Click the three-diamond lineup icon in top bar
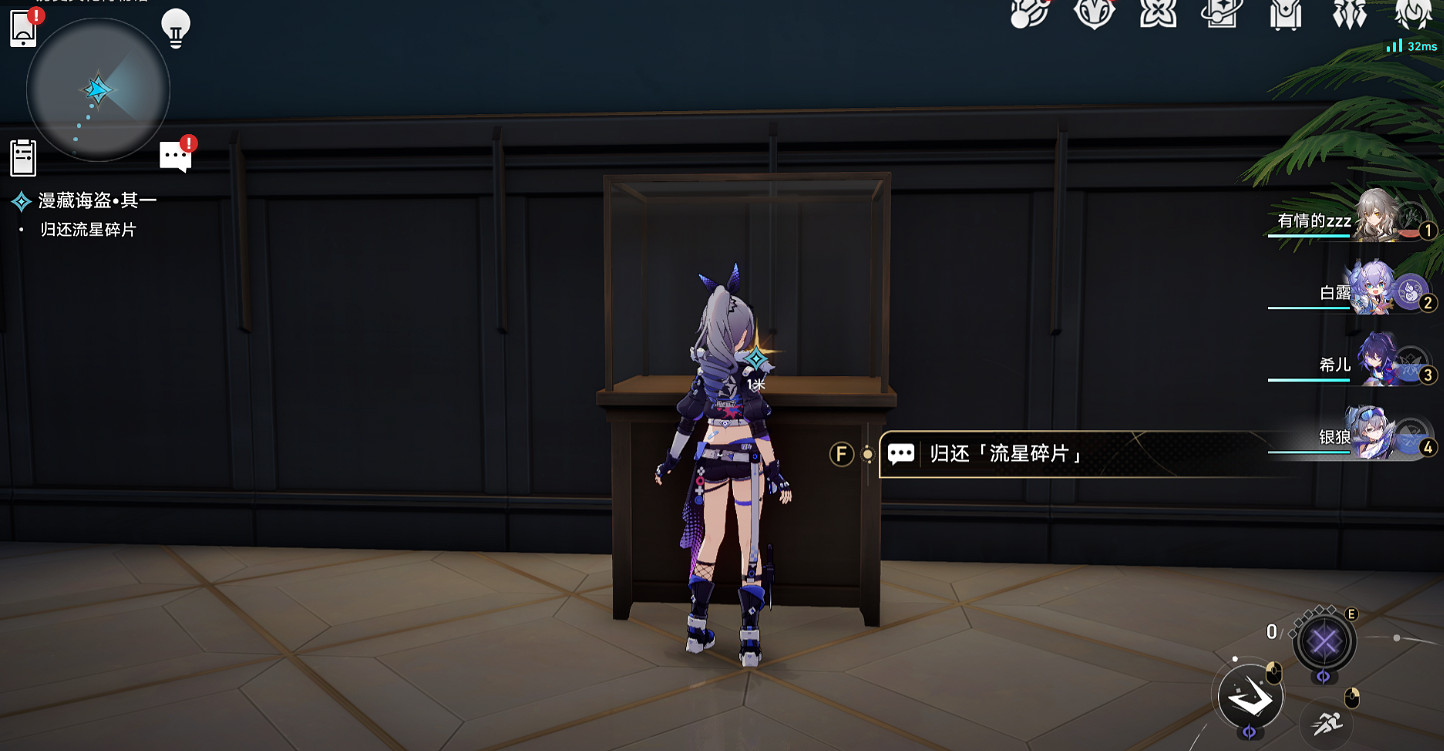This screenshot has height=751, width=1444. [1350, 15]
